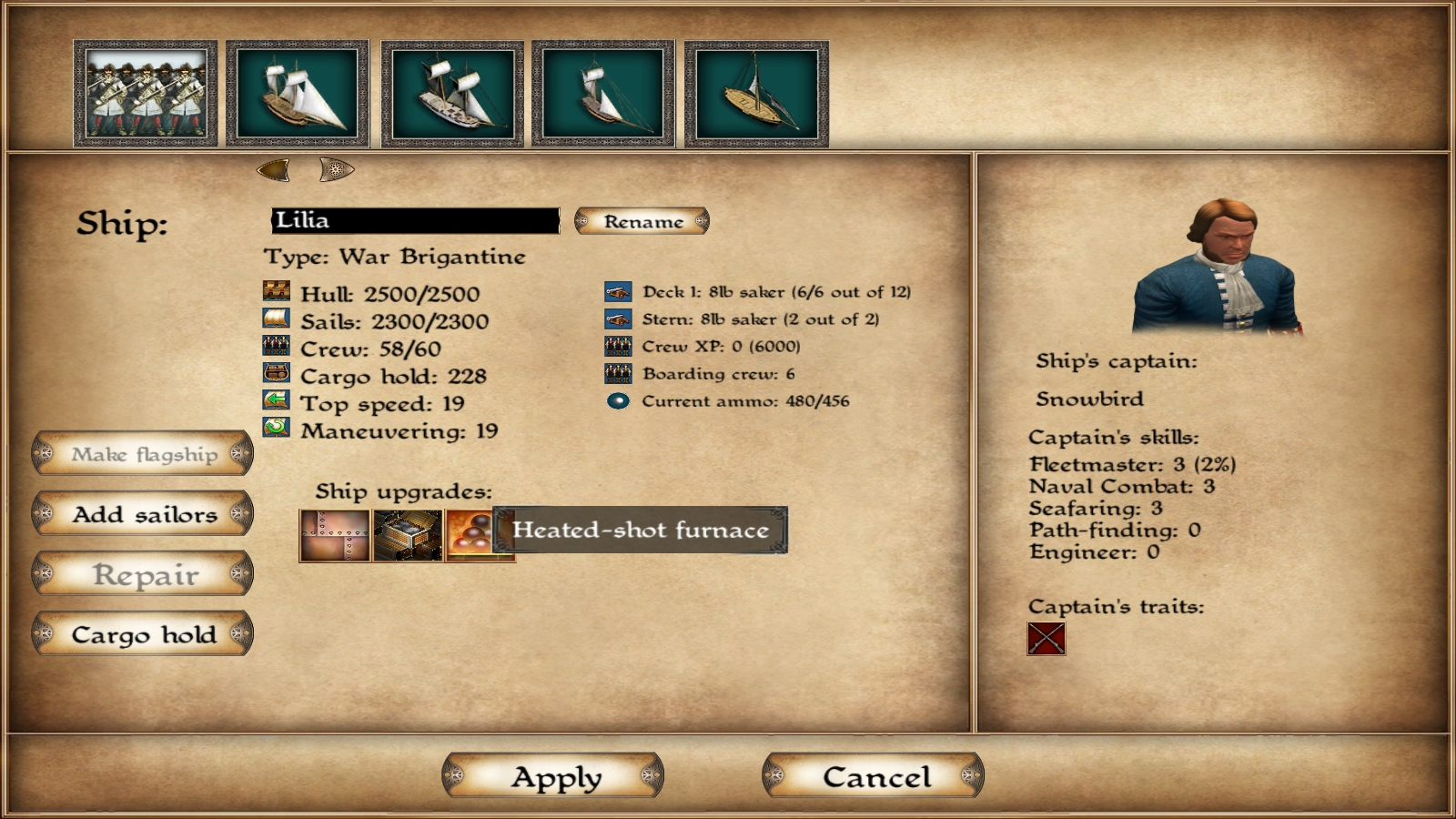This screenshot has height=819, width=1456.
Task: Click the Top speed arrow icon
Action: click(x=278, y=402)
